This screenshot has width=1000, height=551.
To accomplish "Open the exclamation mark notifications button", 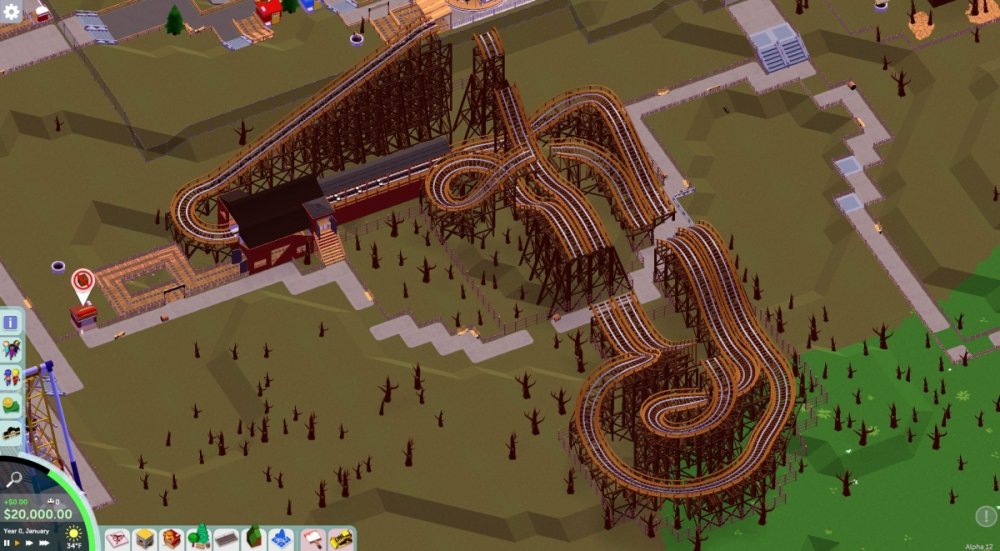I will pyautogui.click(x=985, y=516).
